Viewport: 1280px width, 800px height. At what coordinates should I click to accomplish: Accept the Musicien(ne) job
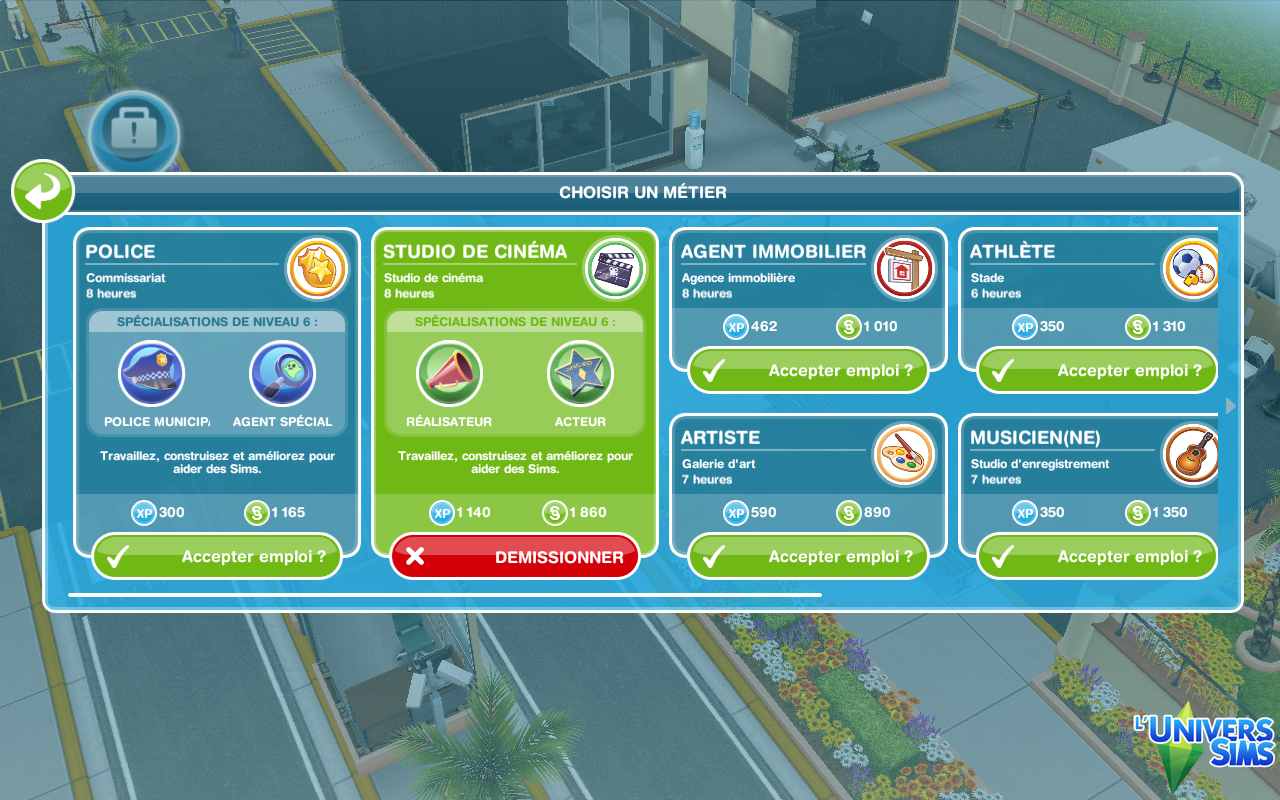point(1096,557)
